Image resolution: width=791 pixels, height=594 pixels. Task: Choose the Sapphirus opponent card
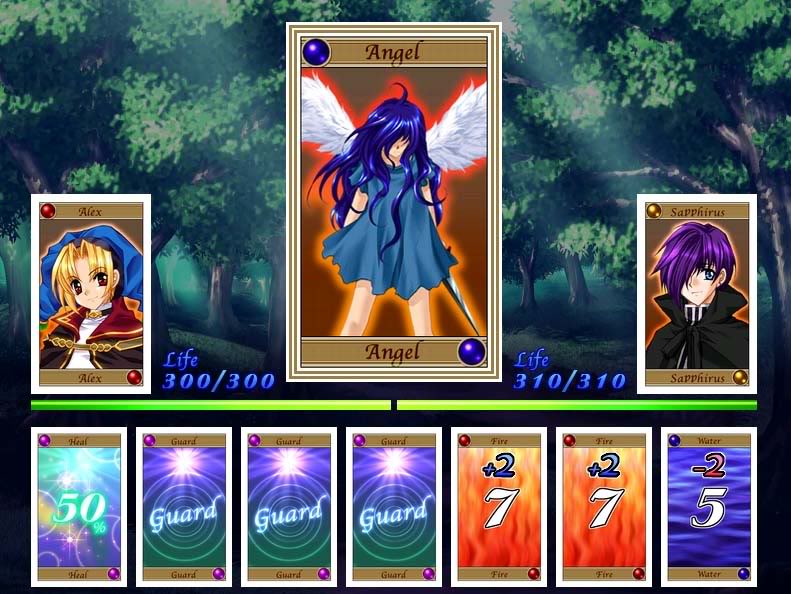point(696,294)
